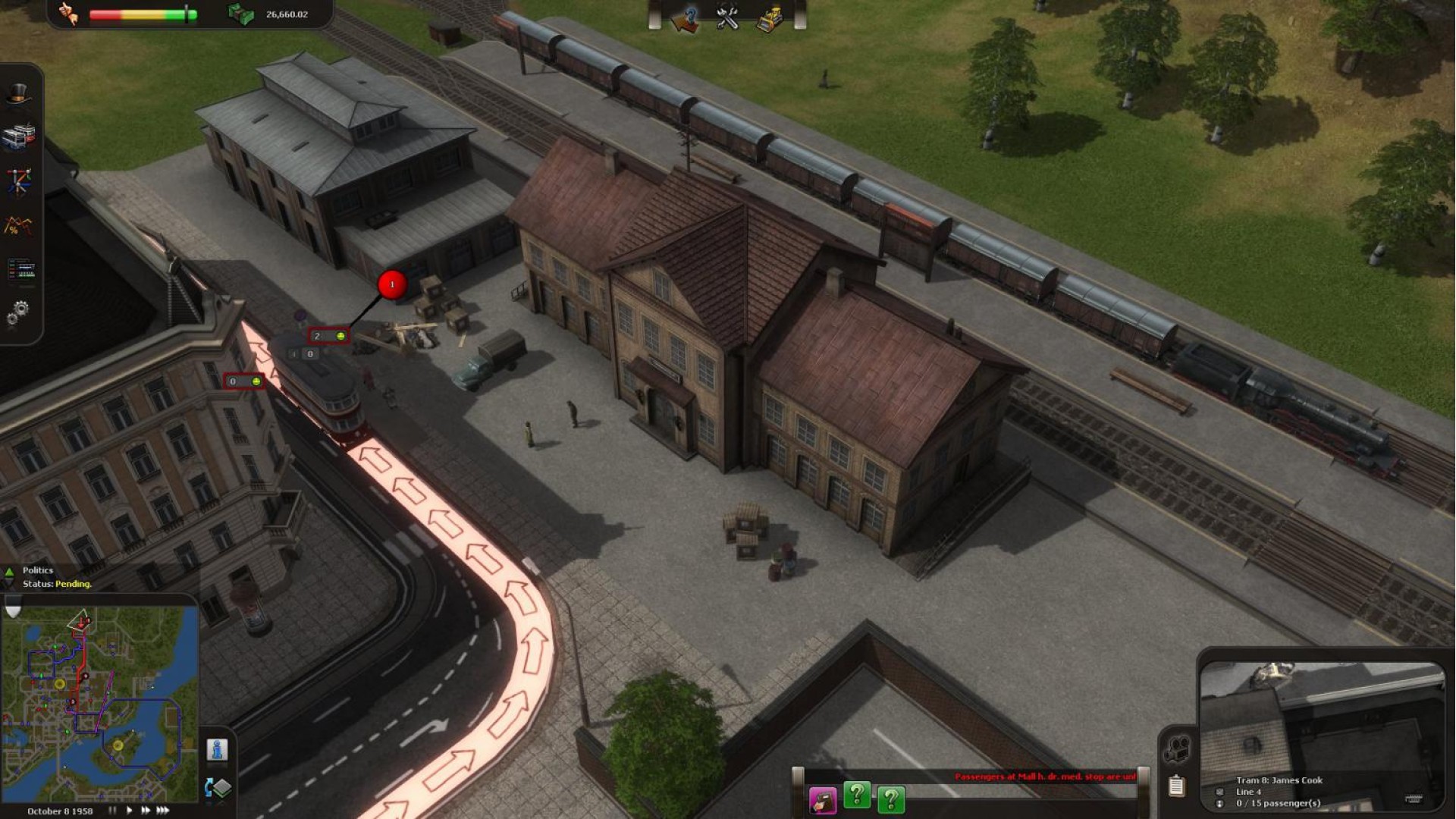Open the gears settings menu

tap(18, 311)
